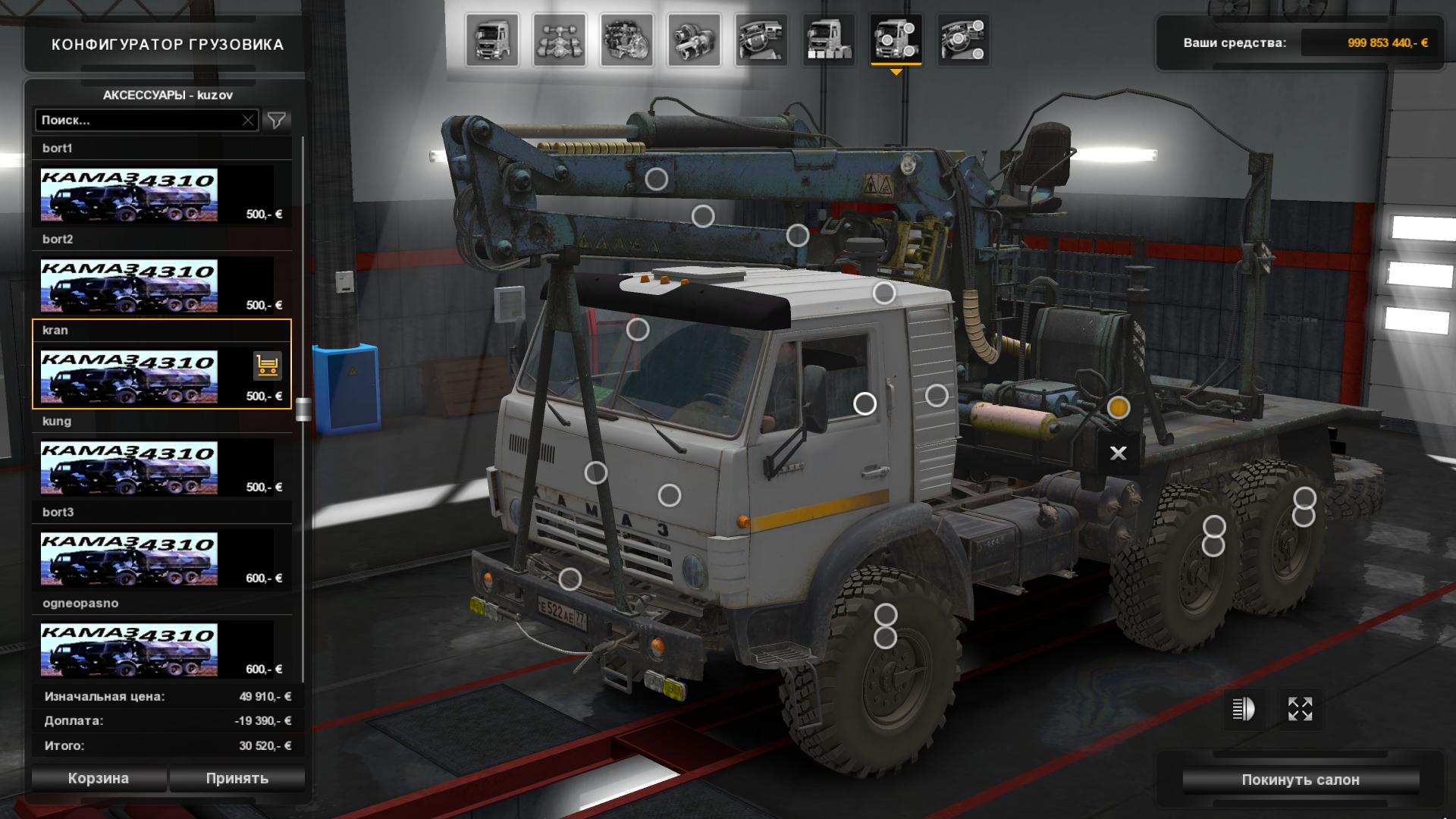This screenshot has height=819, width=1456.
Task: Open the interior dashboard category tab
Action: pyautogui.click(x=761, y=39)
